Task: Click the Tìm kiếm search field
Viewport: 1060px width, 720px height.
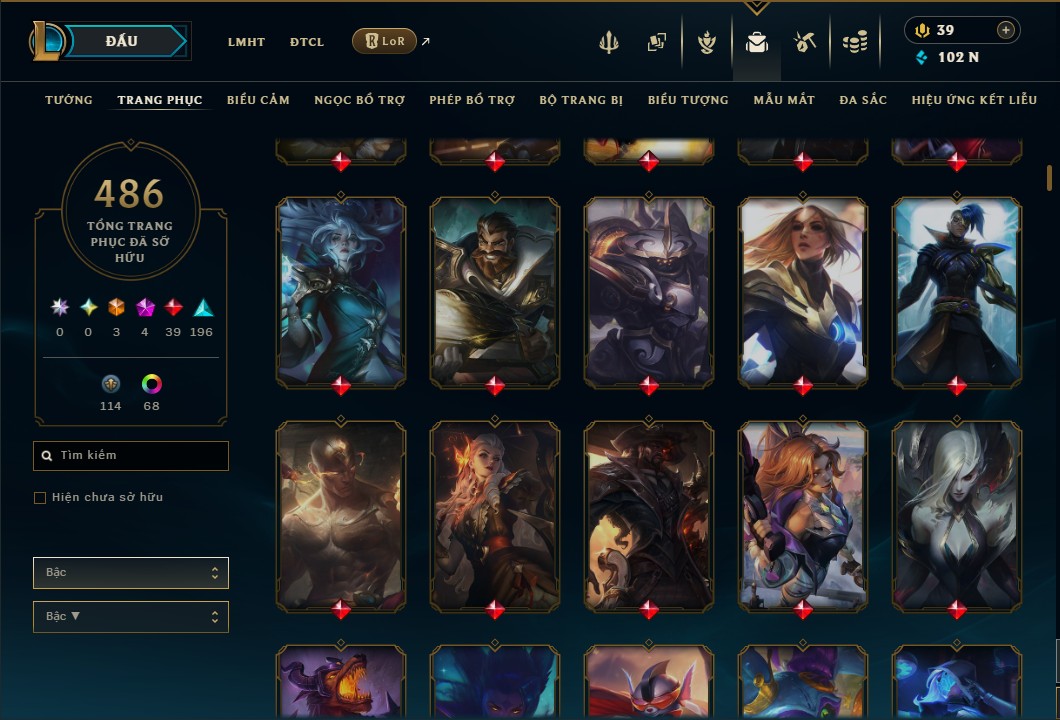Action: [x=131, y=456]
